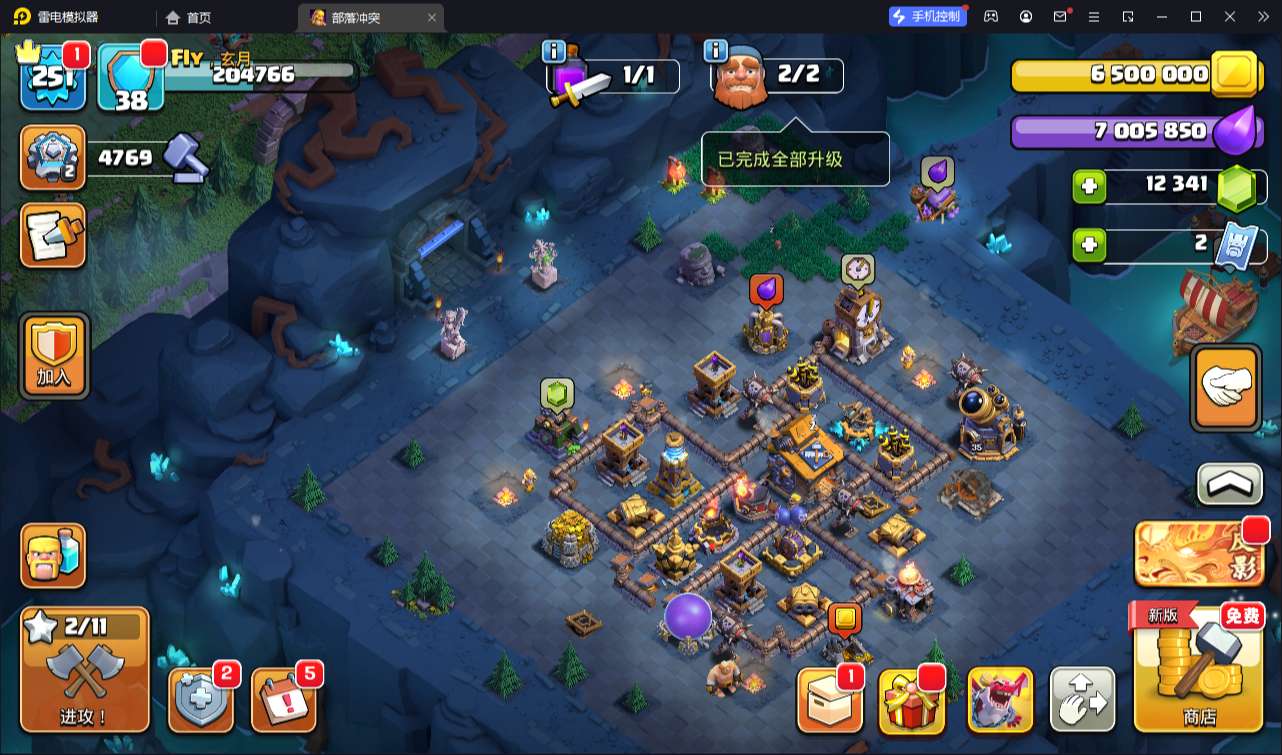This screenshot has height=755, width=1282.
Task: Click the Master Builder info icon
Action: click(x=714, y=51)
